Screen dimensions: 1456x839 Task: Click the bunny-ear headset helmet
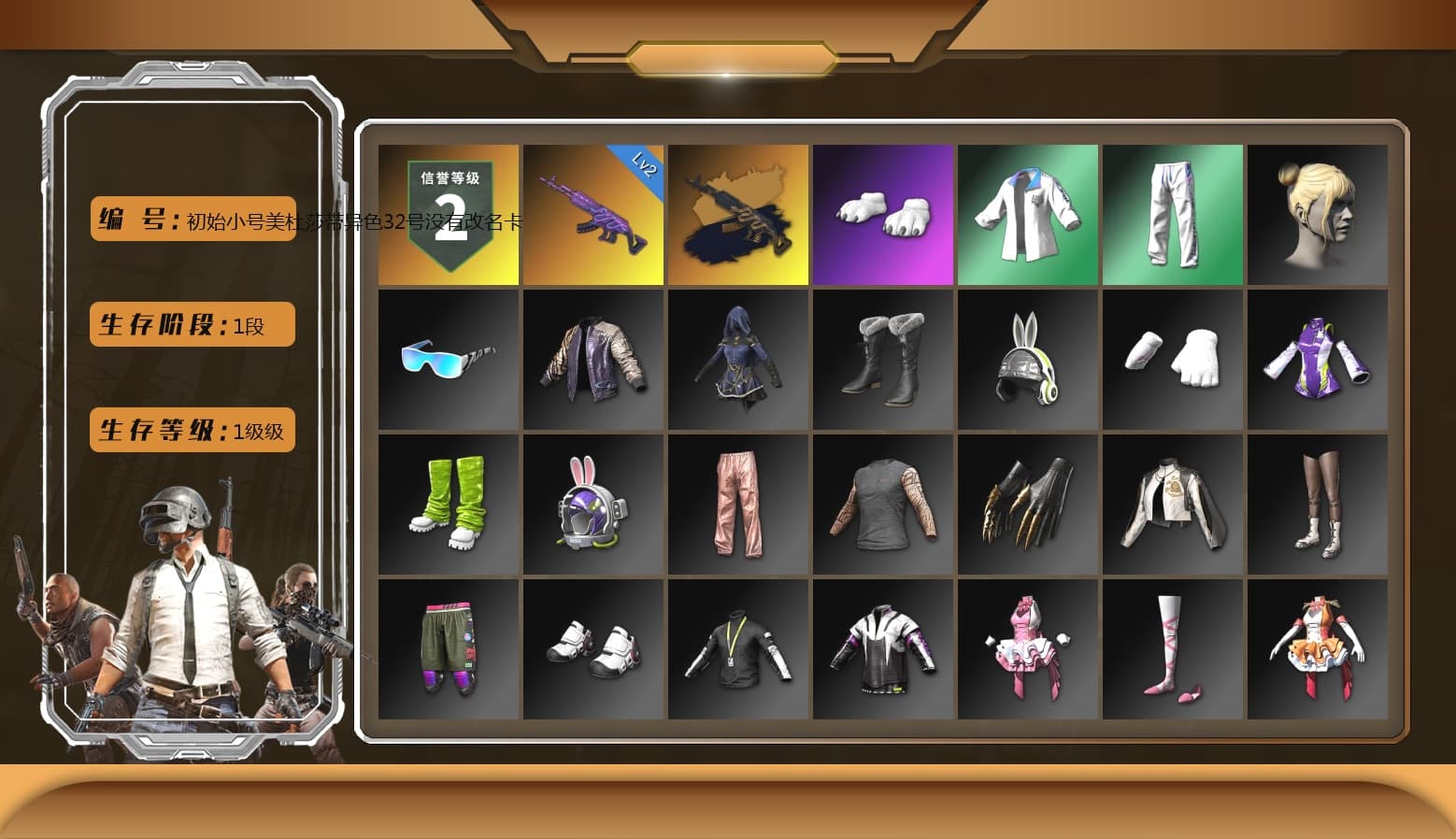1028,358
